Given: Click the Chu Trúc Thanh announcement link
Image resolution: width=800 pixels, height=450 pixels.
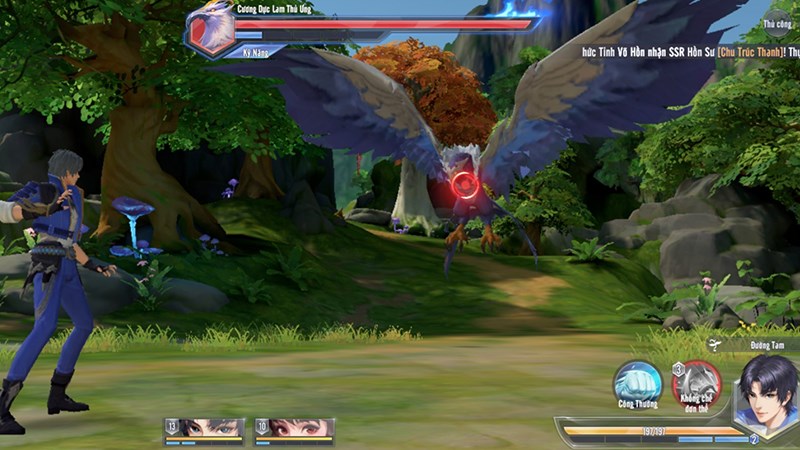Looking at the screenshot, I should (740, 49).
